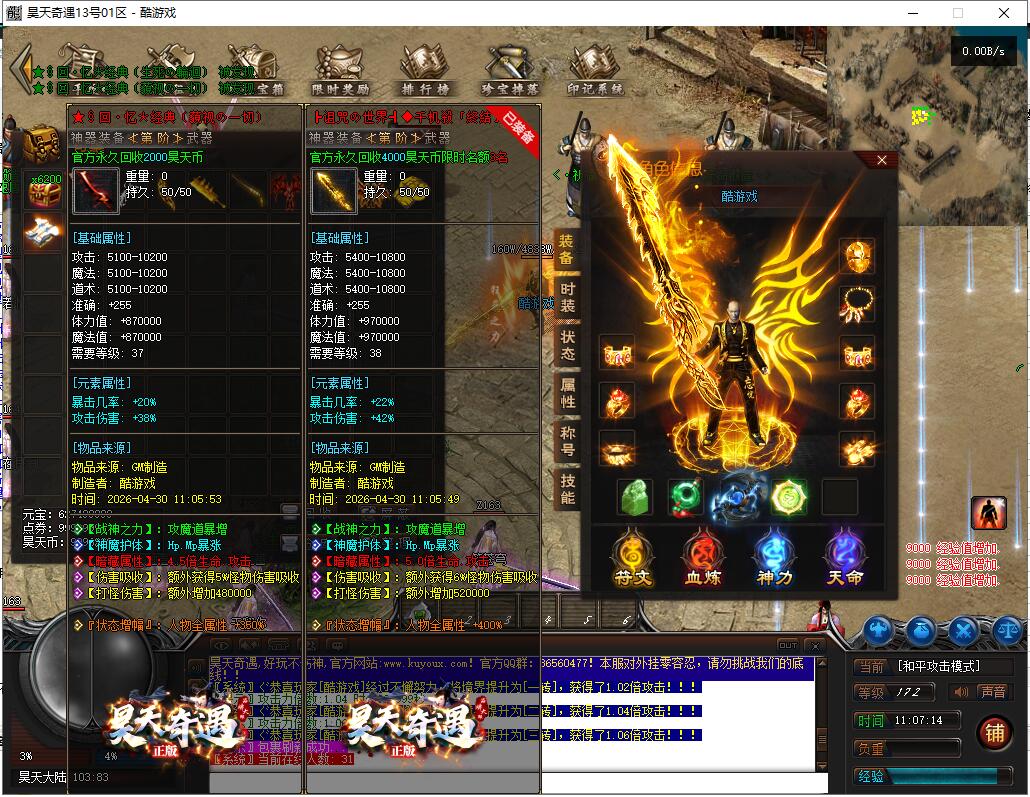This screenshot has width=1030, height=797.
Task: Open the 符文 rune button
Action: point(632,558)
